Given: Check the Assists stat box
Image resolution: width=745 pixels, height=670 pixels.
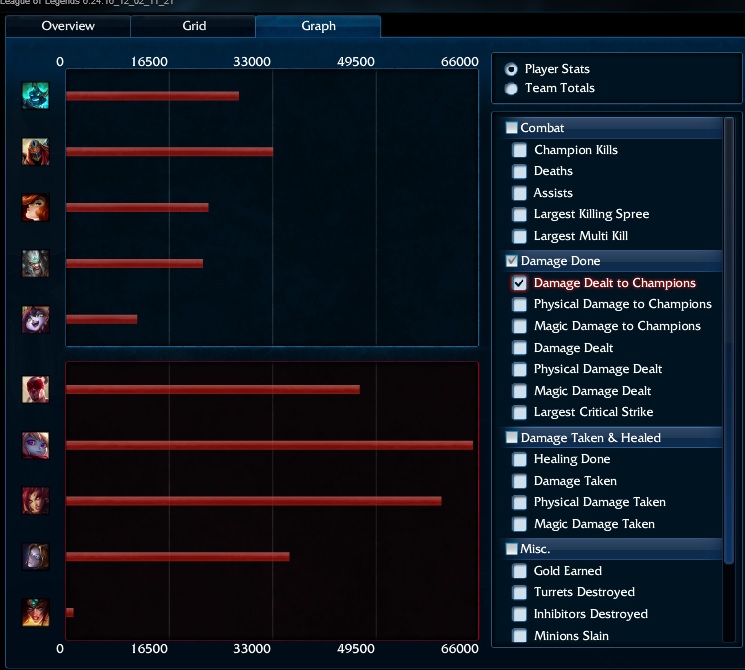Looking at the screenshot, I should pyautogui.click(x=519, y=193).
